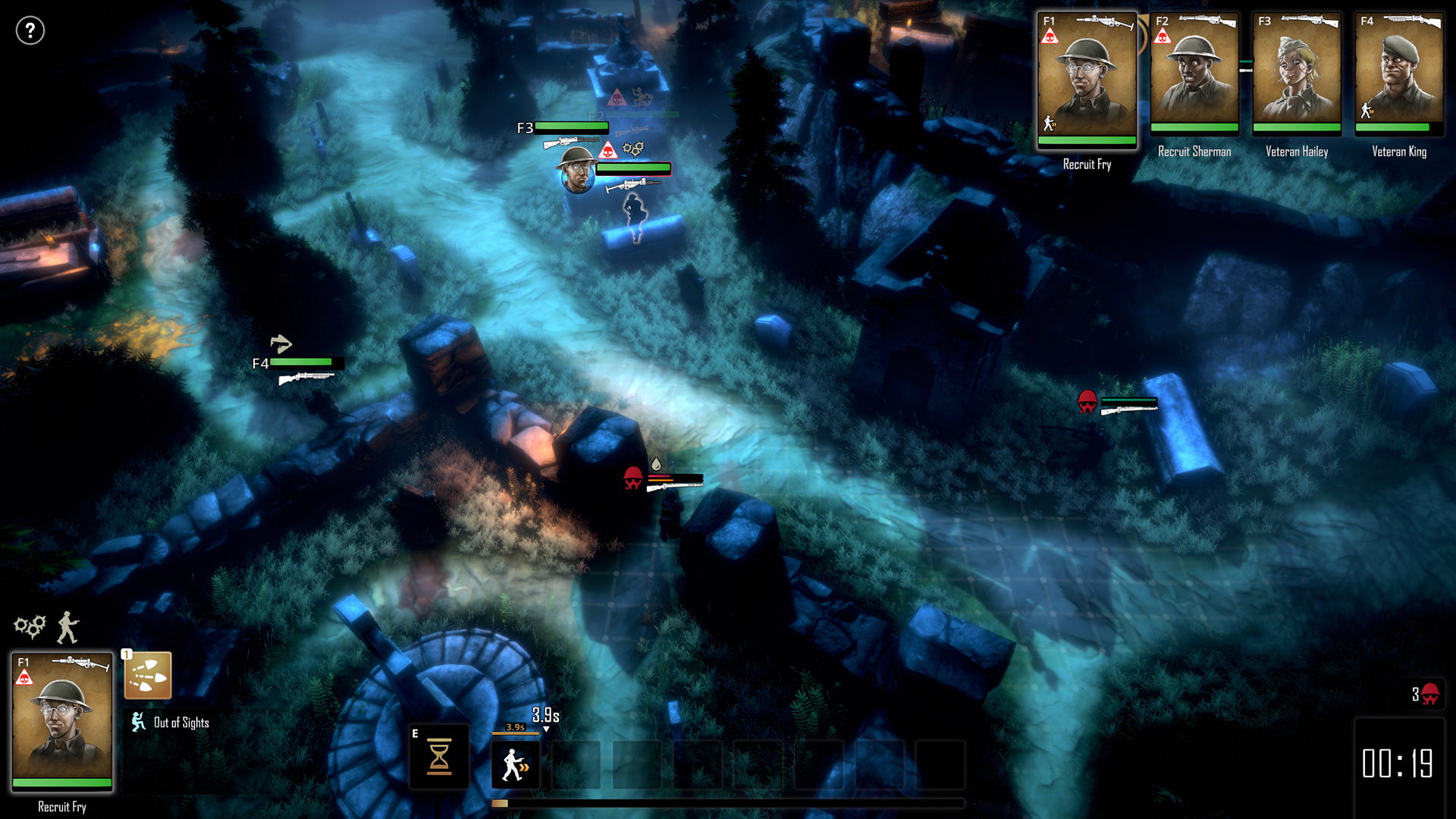Activate the footsteps move ability
Viewport: 1456px width, 819px height.
point(148,675)
